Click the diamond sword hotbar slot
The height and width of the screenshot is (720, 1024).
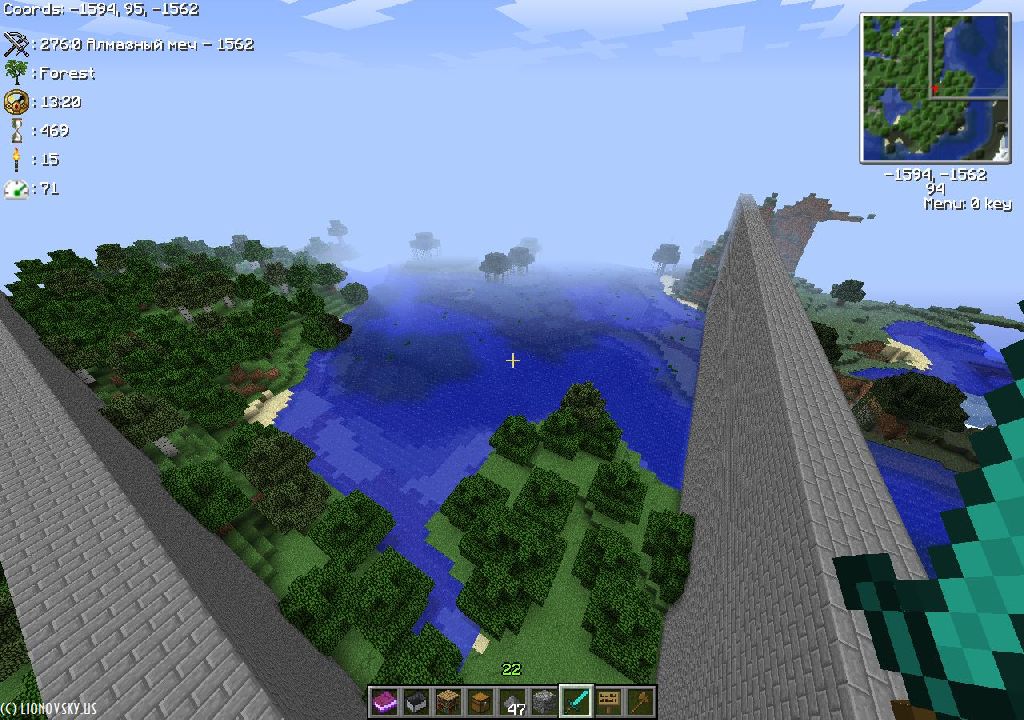tap(577, 702)
